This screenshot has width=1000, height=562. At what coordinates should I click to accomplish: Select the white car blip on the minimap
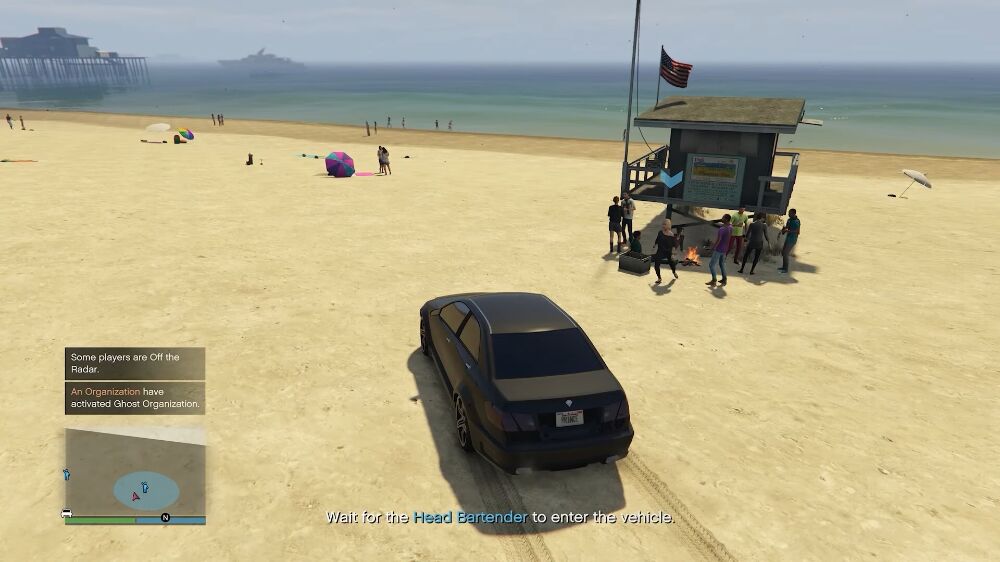coord(67,514)
